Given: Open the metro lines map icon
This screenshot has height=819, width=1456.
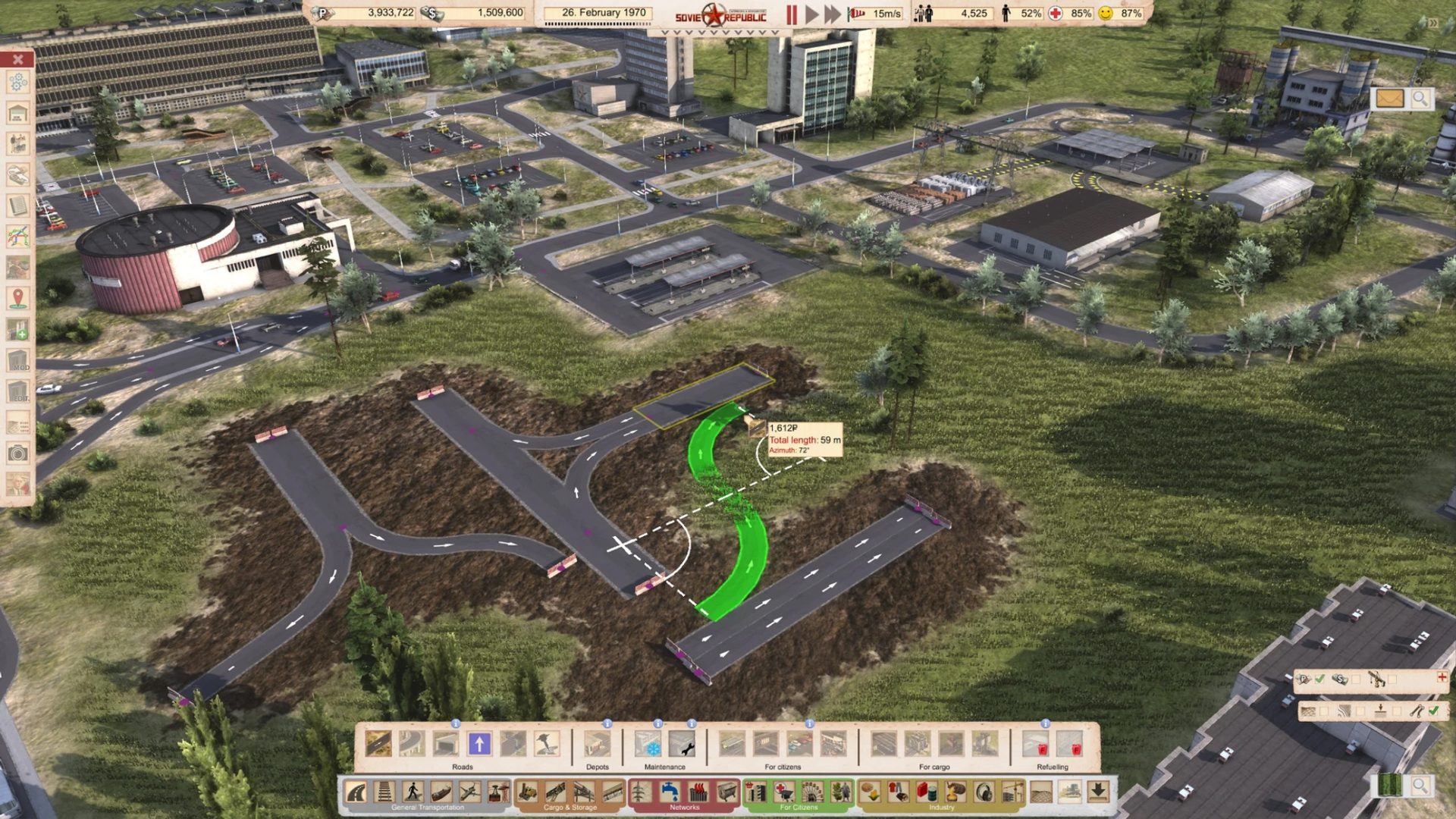Looking at the screenshot, I should [x=18, y=237].
